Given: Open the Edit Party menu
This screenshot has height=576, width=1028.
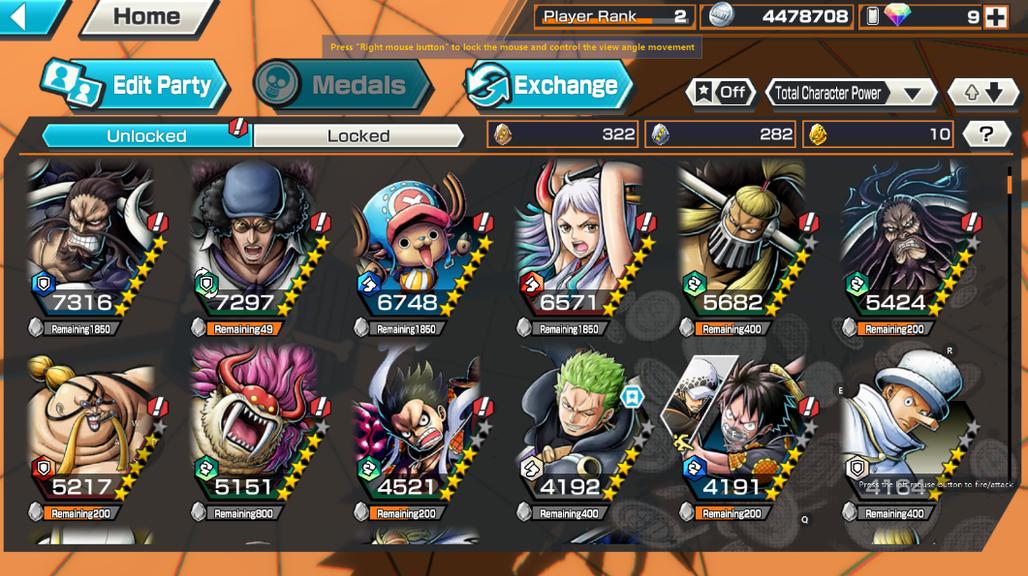Looking at the screenshot, I should (135, 86).
